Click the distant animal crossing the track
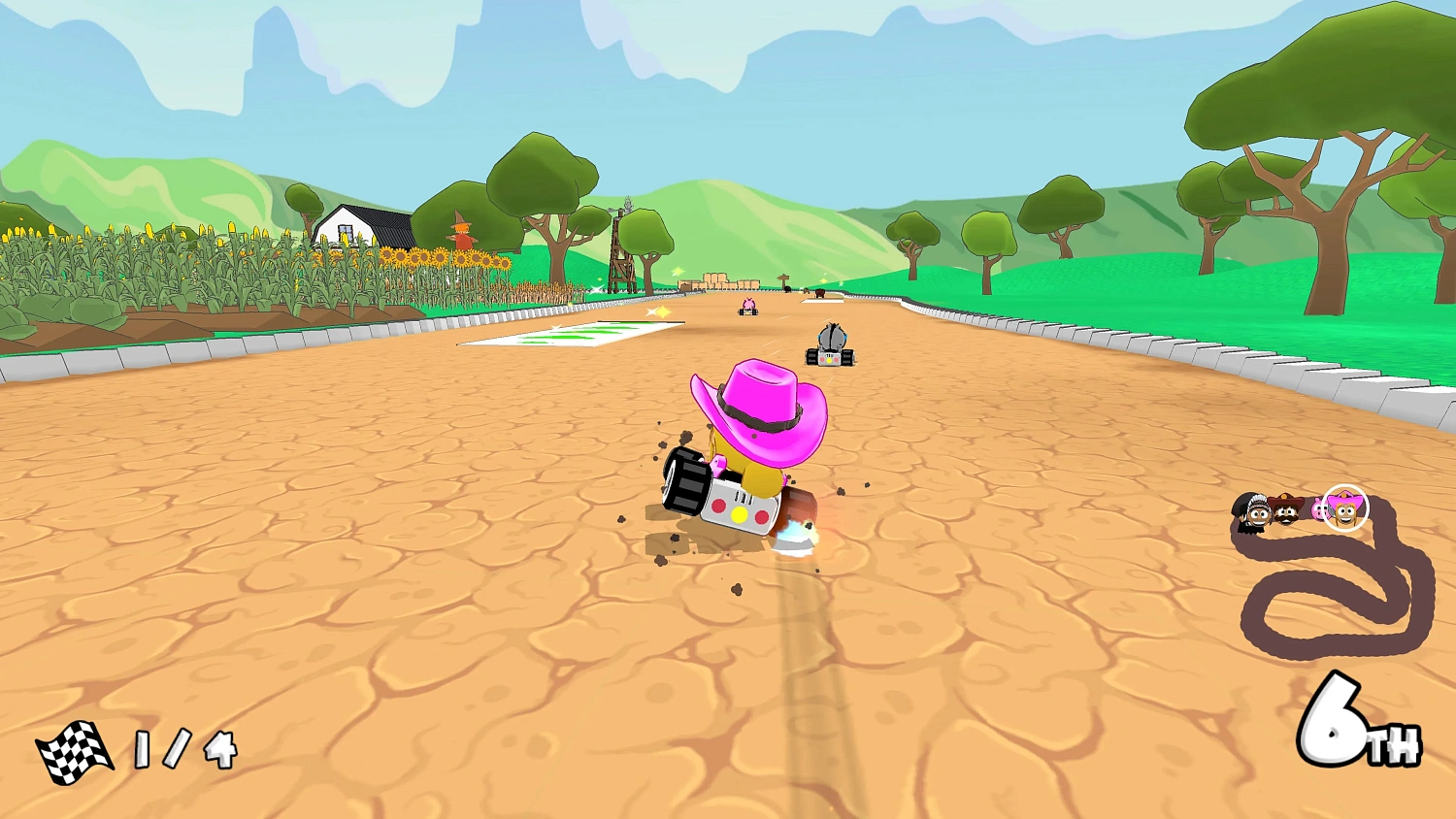 click(819, 292)
